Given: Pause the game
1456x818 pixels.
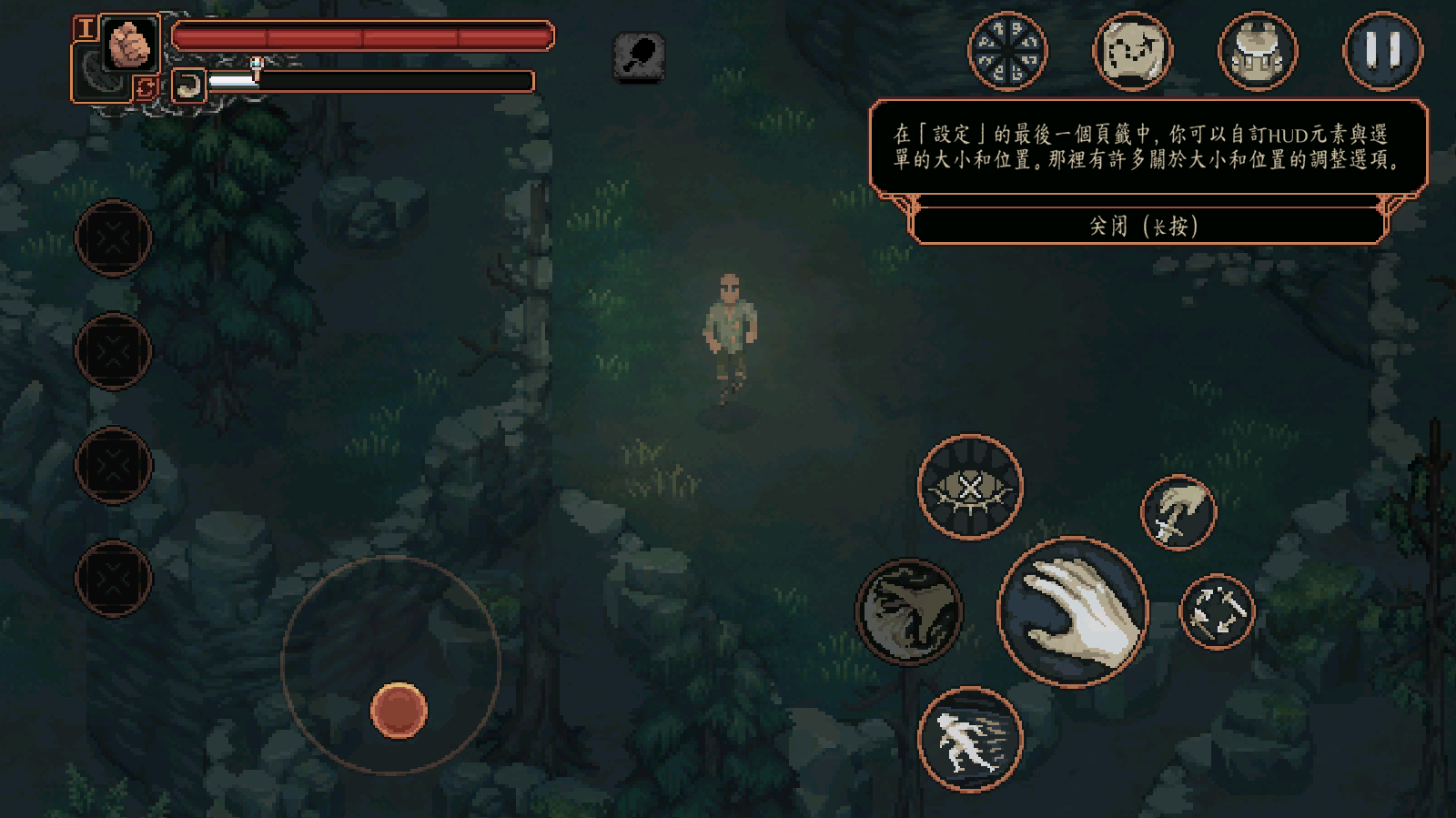Looking at the screenshot, I should 1382,51.
